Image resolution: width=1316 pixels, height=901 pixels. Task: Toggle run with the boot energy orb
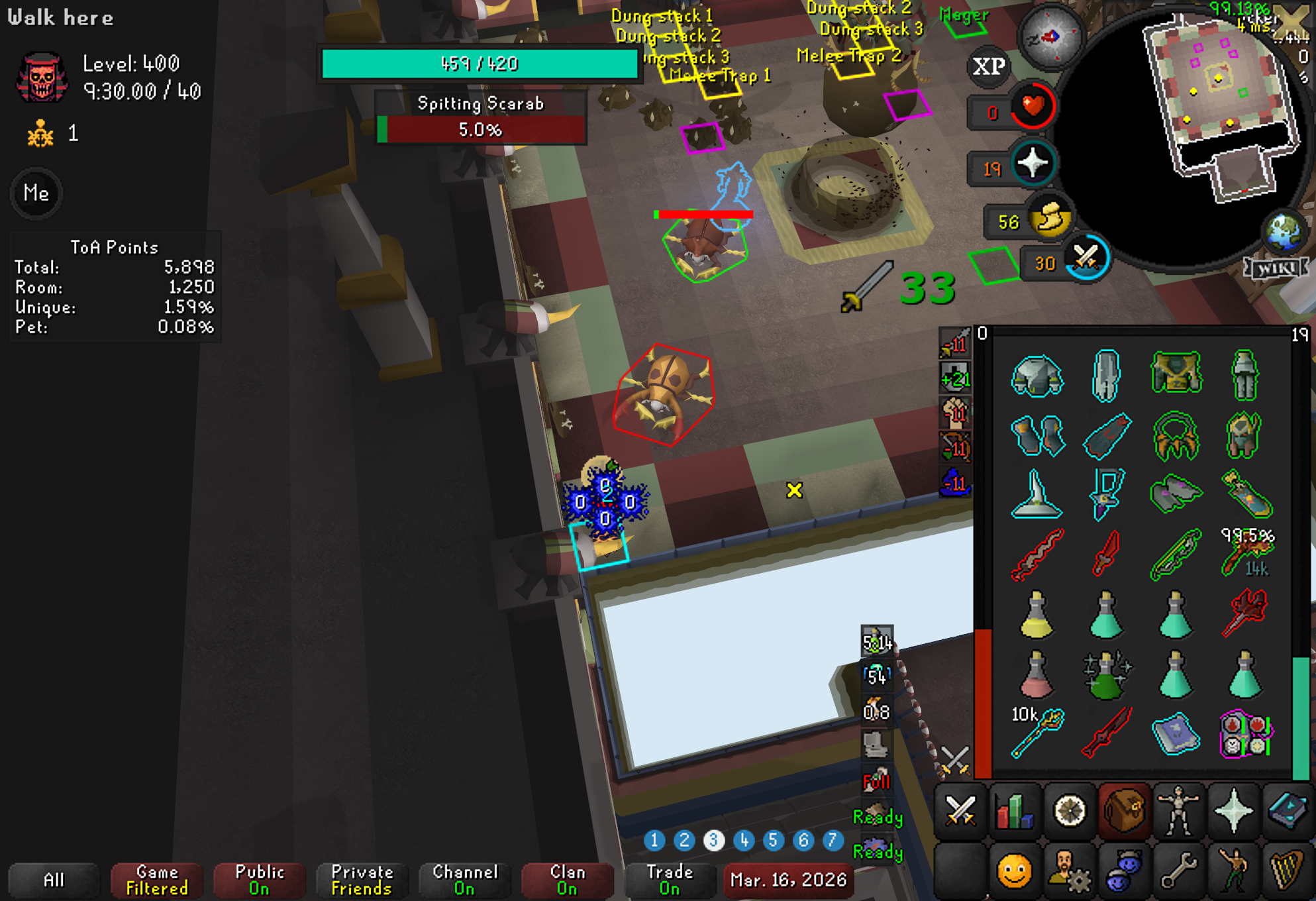pos(1050,219)
